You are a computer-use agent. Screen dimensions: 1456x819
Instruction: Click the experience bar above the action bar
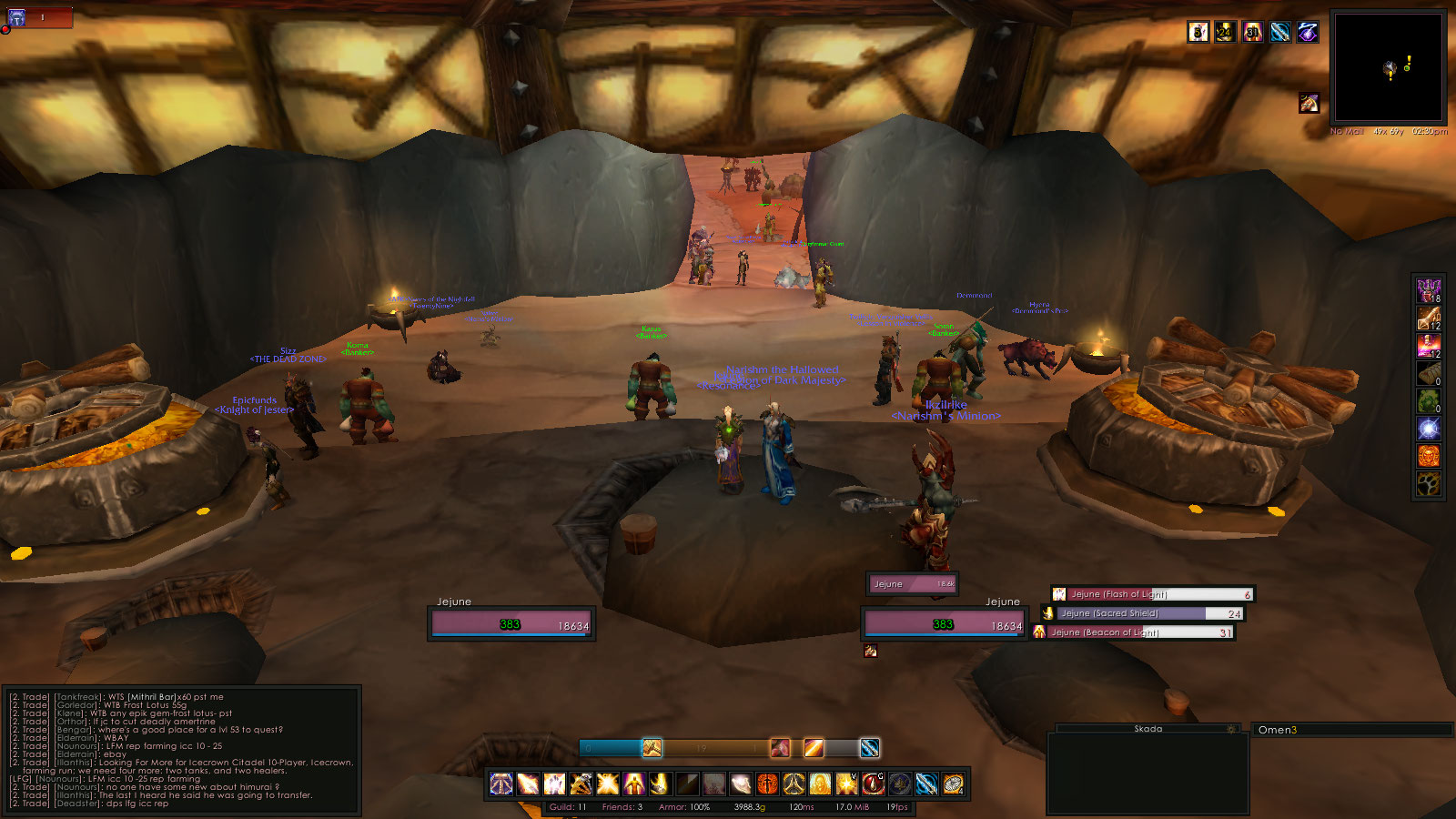(x=719, y=748)
